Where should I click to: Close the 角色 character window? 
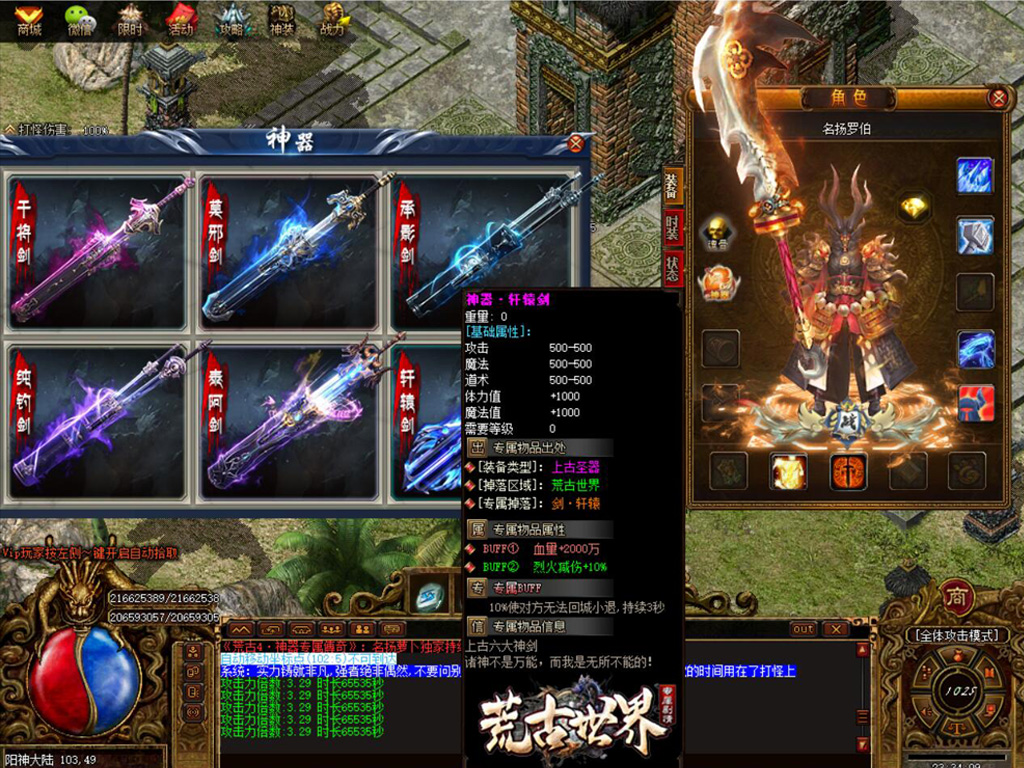tap(997, 98)
